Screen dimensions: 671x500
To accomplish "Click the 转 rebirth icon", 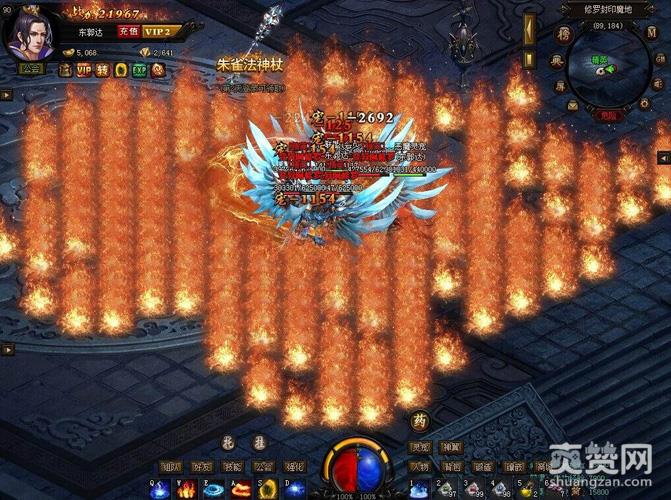I will [102, 70].
